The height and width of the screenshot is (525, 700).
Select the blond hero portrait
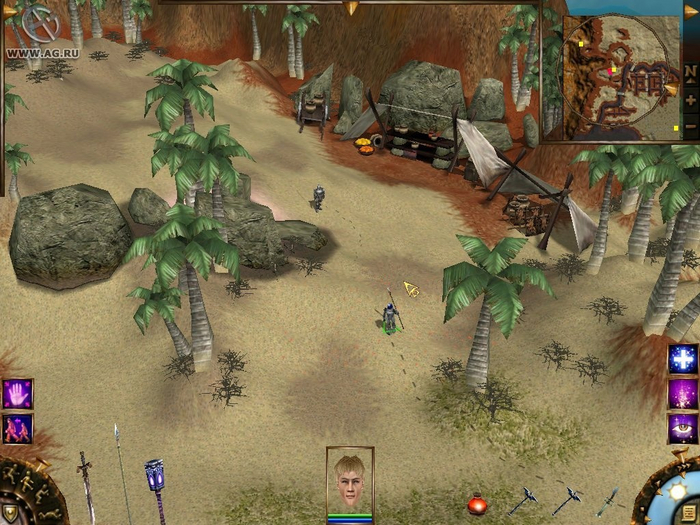(x=350, y=481)
